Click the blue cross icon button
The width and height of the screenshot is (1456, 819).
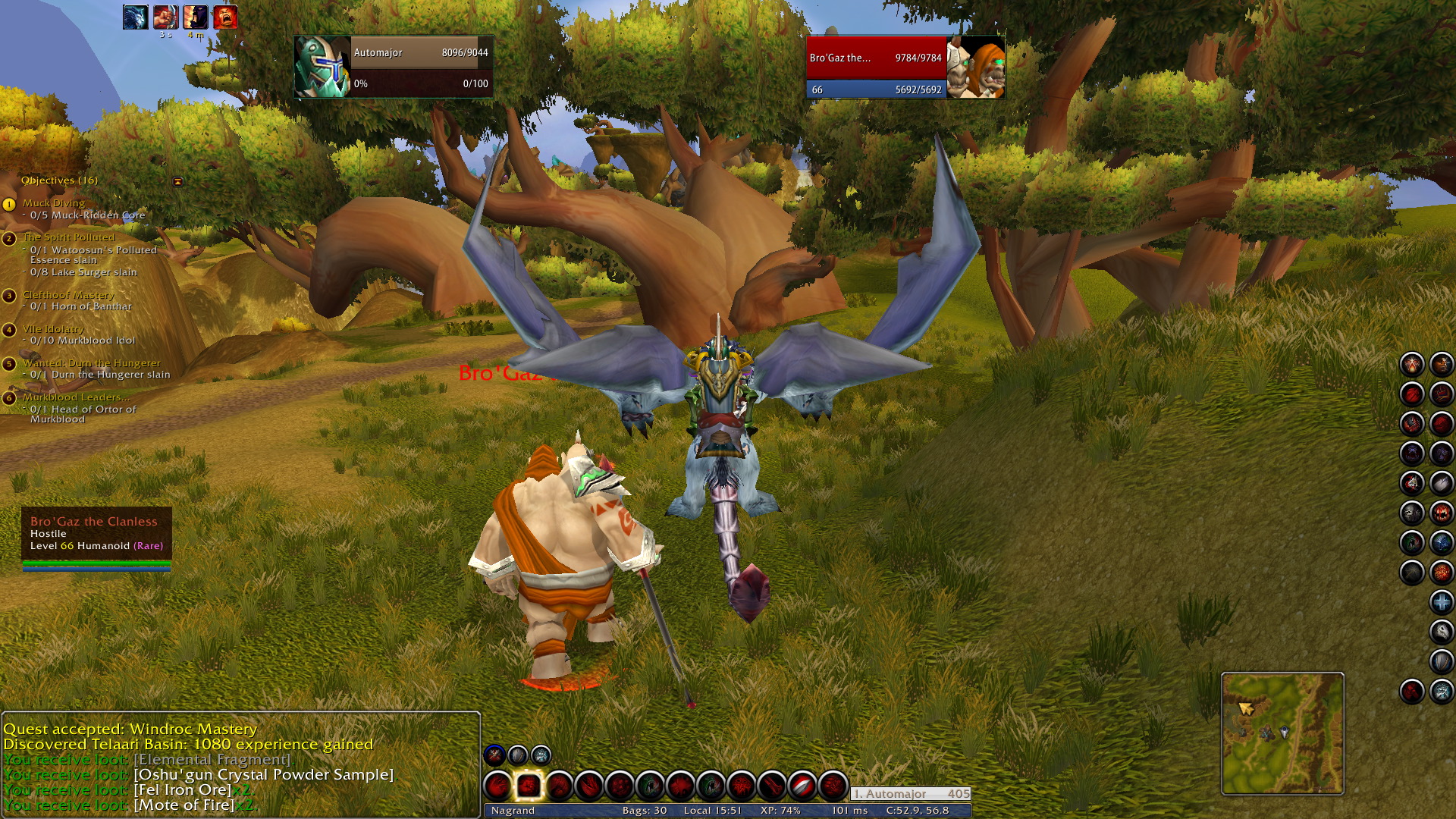coord(1441,603)
